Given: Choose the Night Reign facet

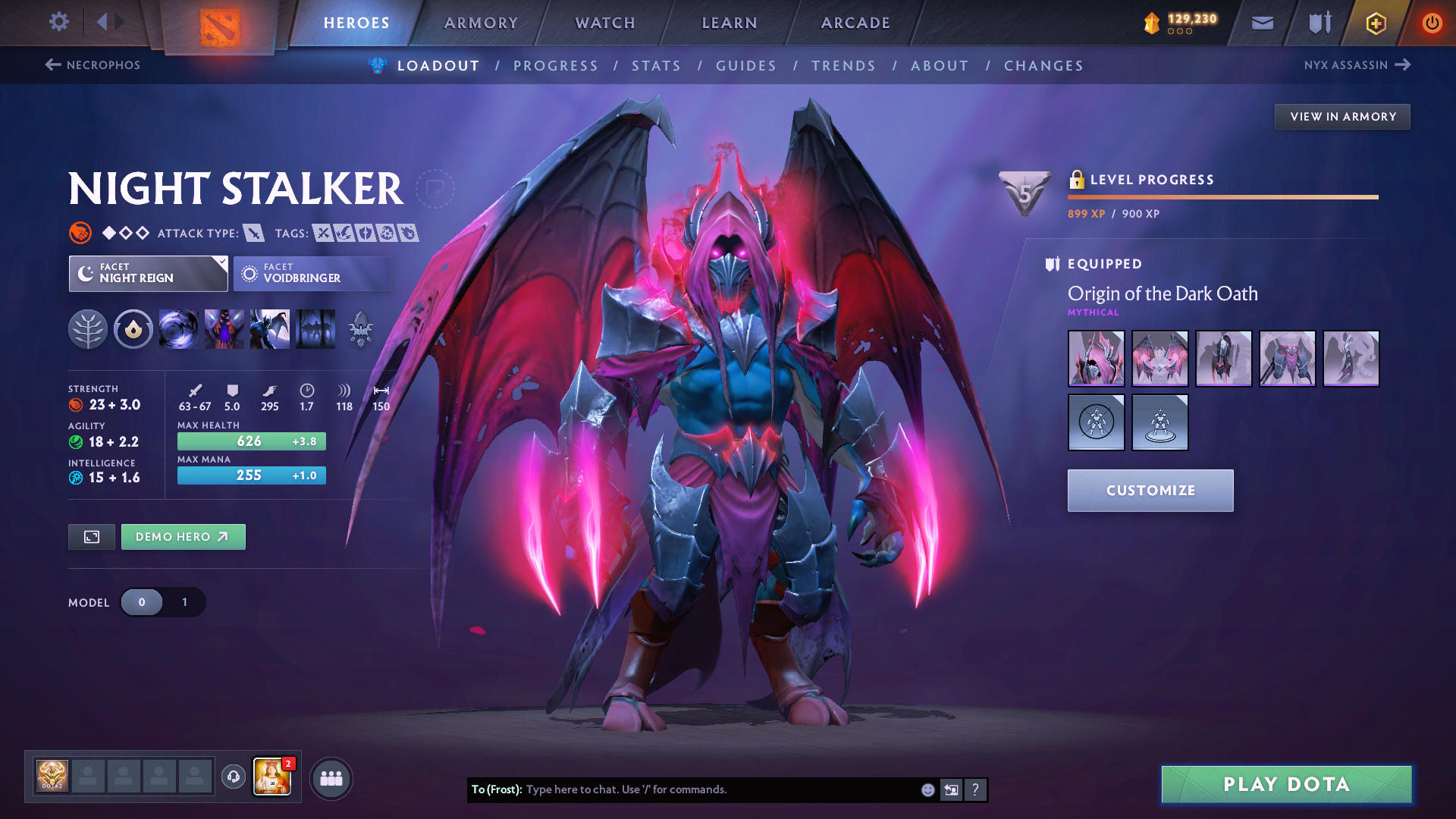Looking at the screenshot, I should (x=148, y=274).
